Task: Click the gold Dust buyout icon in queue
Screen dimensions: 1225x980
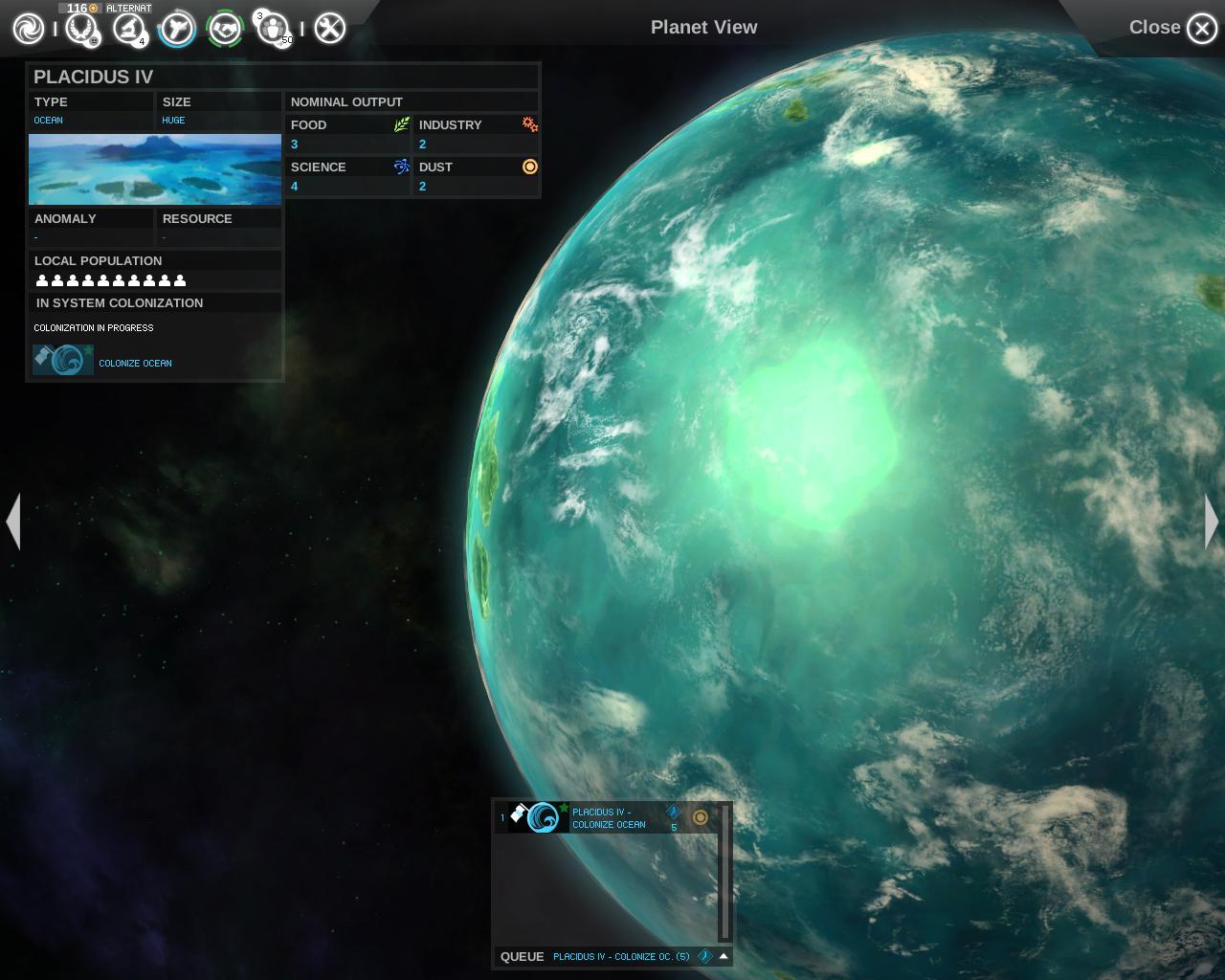Action: point(701,817)
